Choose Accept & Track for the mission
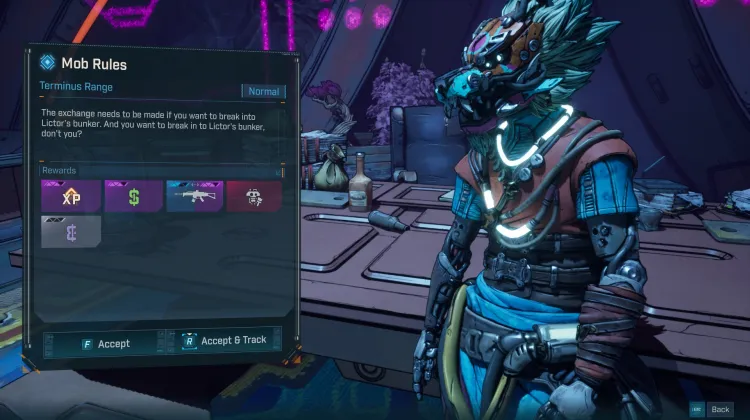The image size is (750, 420). [226, 341]
